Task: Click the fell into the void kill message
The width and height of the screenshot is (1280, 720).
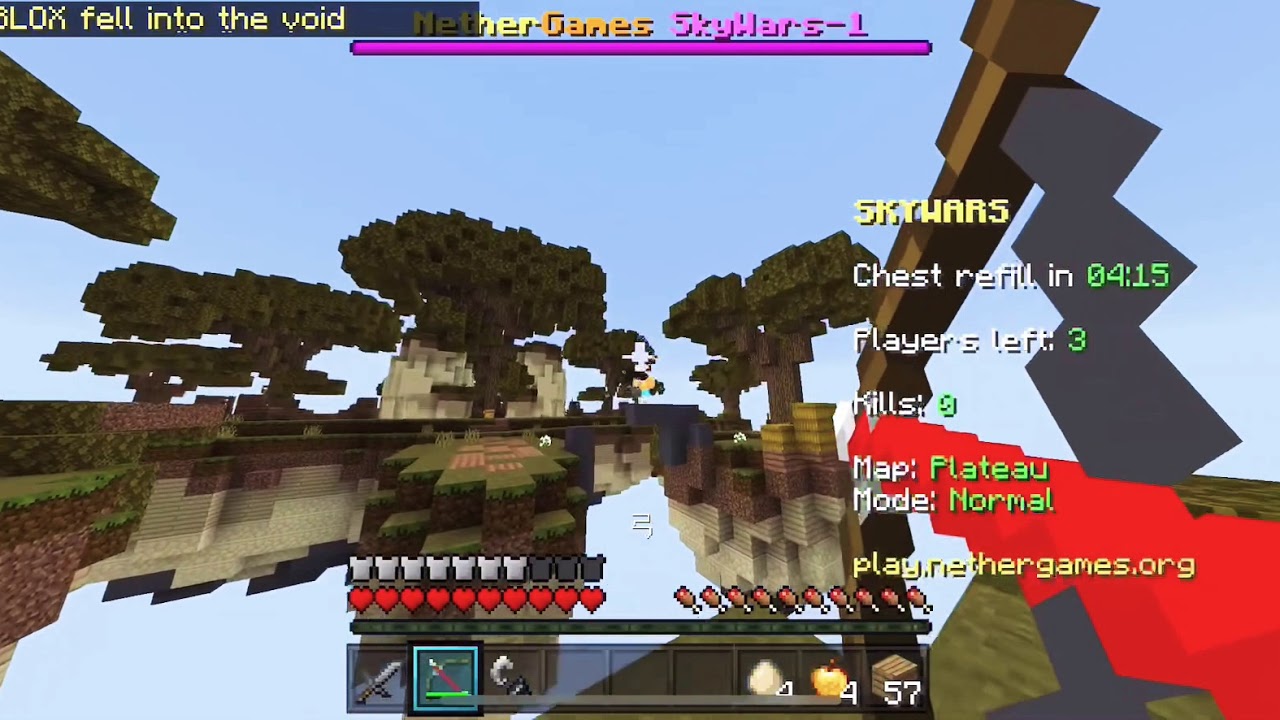Action: pos(170,18)
